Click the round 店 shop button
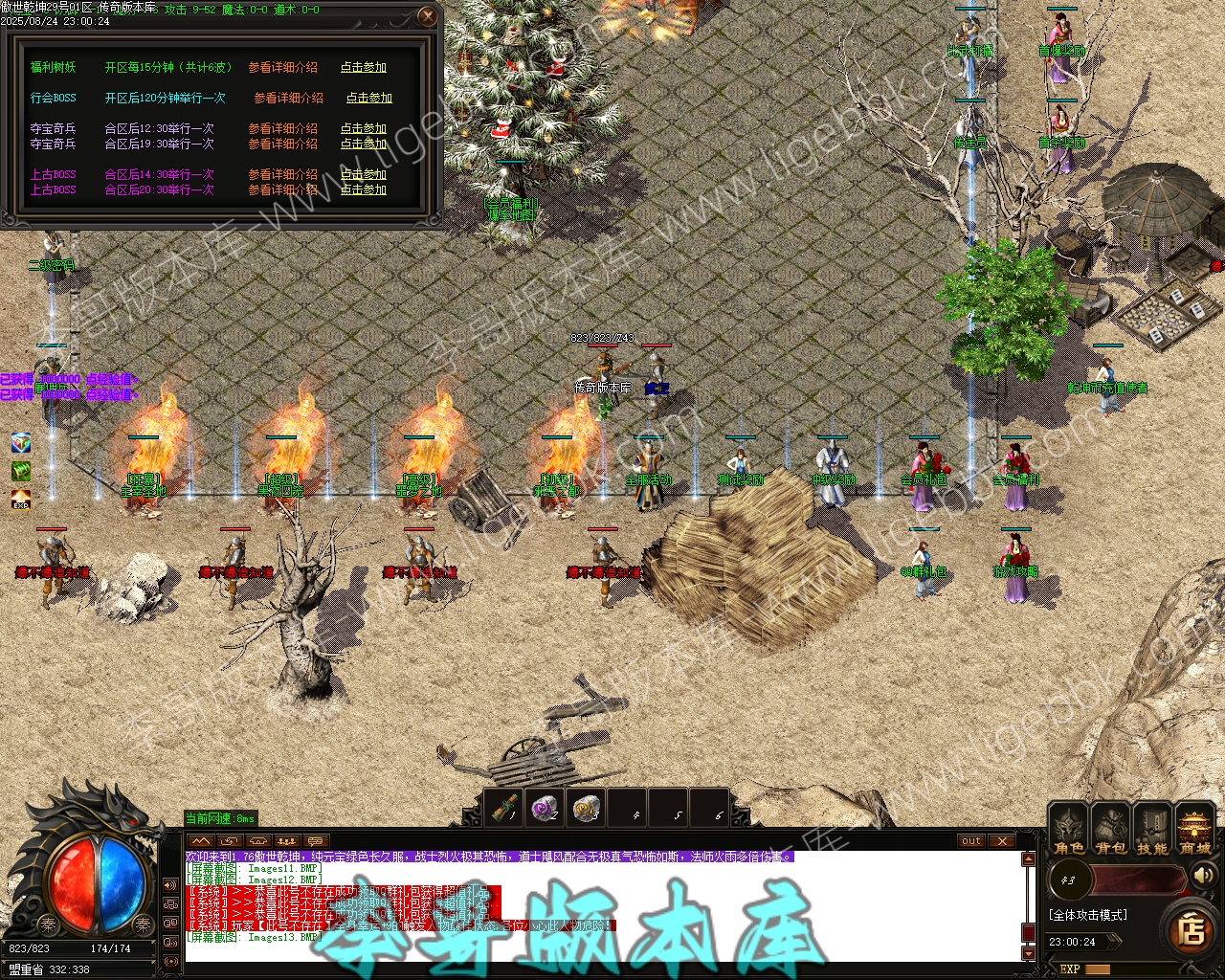Viewport: 1225px width, 980px height. coord(1192,929)
